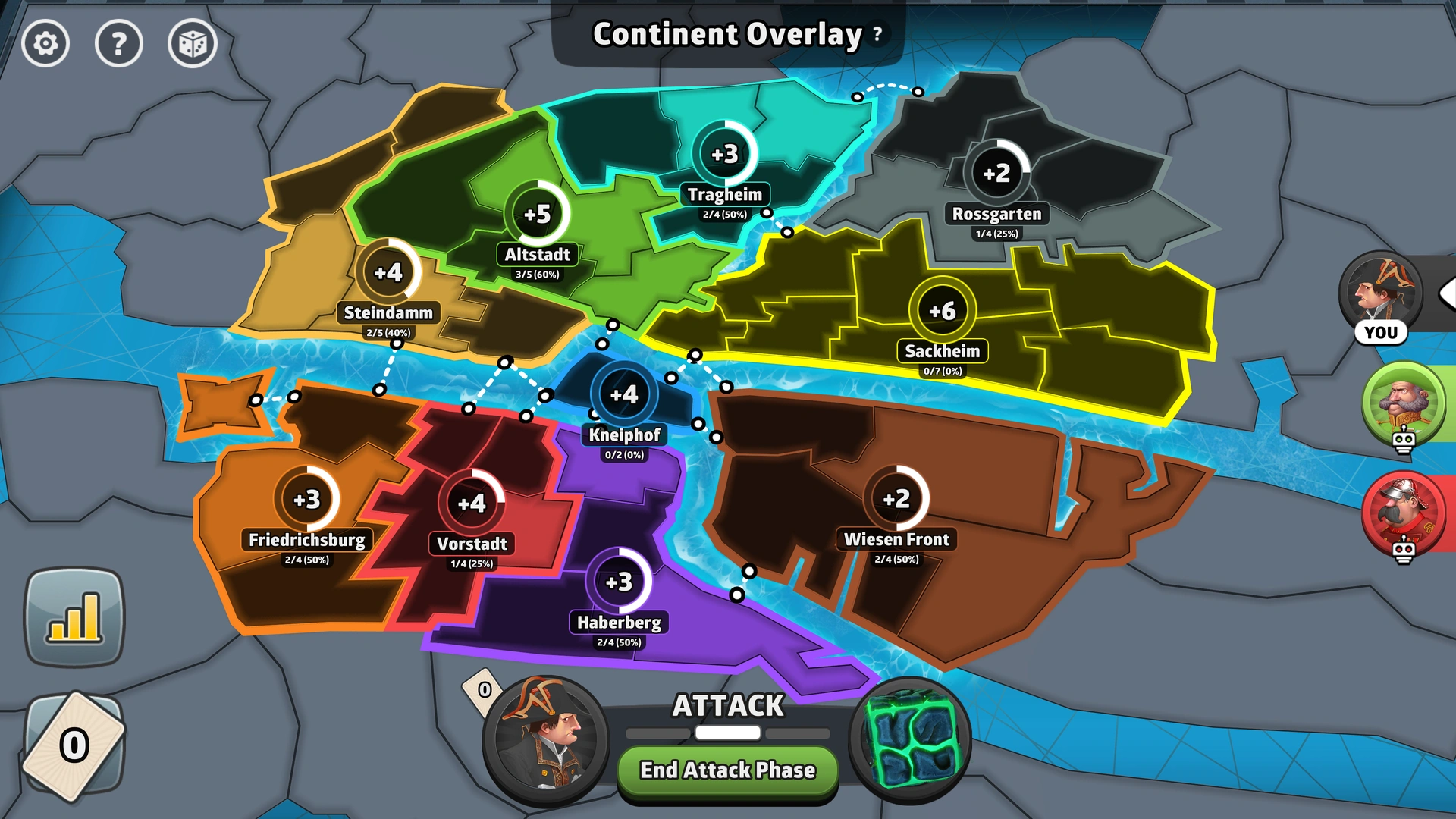Viewport: 1456px width, 819px height.
Task: Click the dice icon in the top toolbar
Action: coord(191,44)
